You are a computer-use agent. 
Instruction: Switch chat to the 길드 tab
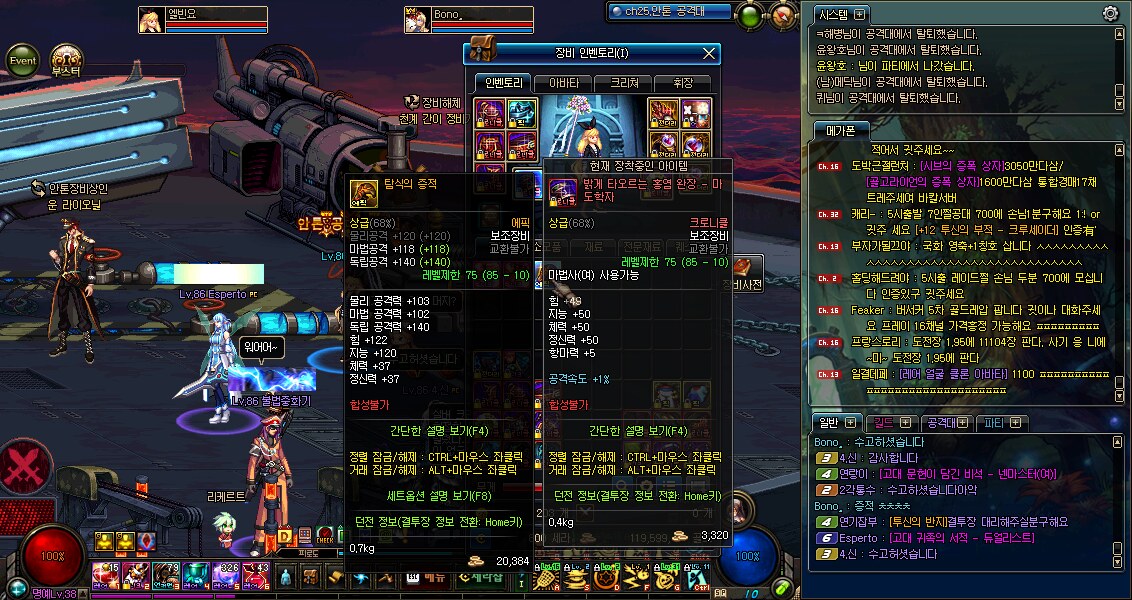(885, 422)
